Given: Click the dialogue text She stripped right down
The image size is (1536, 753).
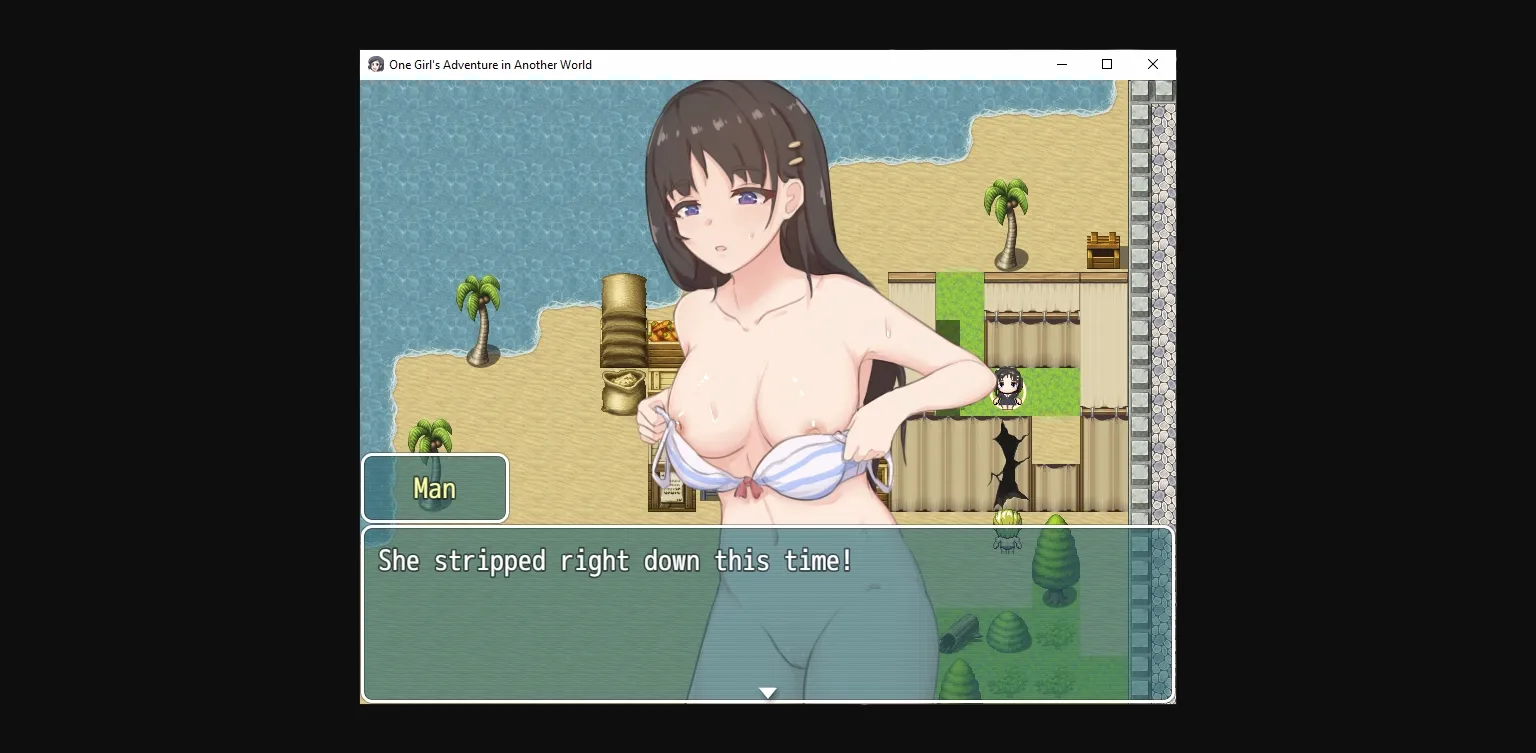Looking at the screenshot, I should 614,561.
